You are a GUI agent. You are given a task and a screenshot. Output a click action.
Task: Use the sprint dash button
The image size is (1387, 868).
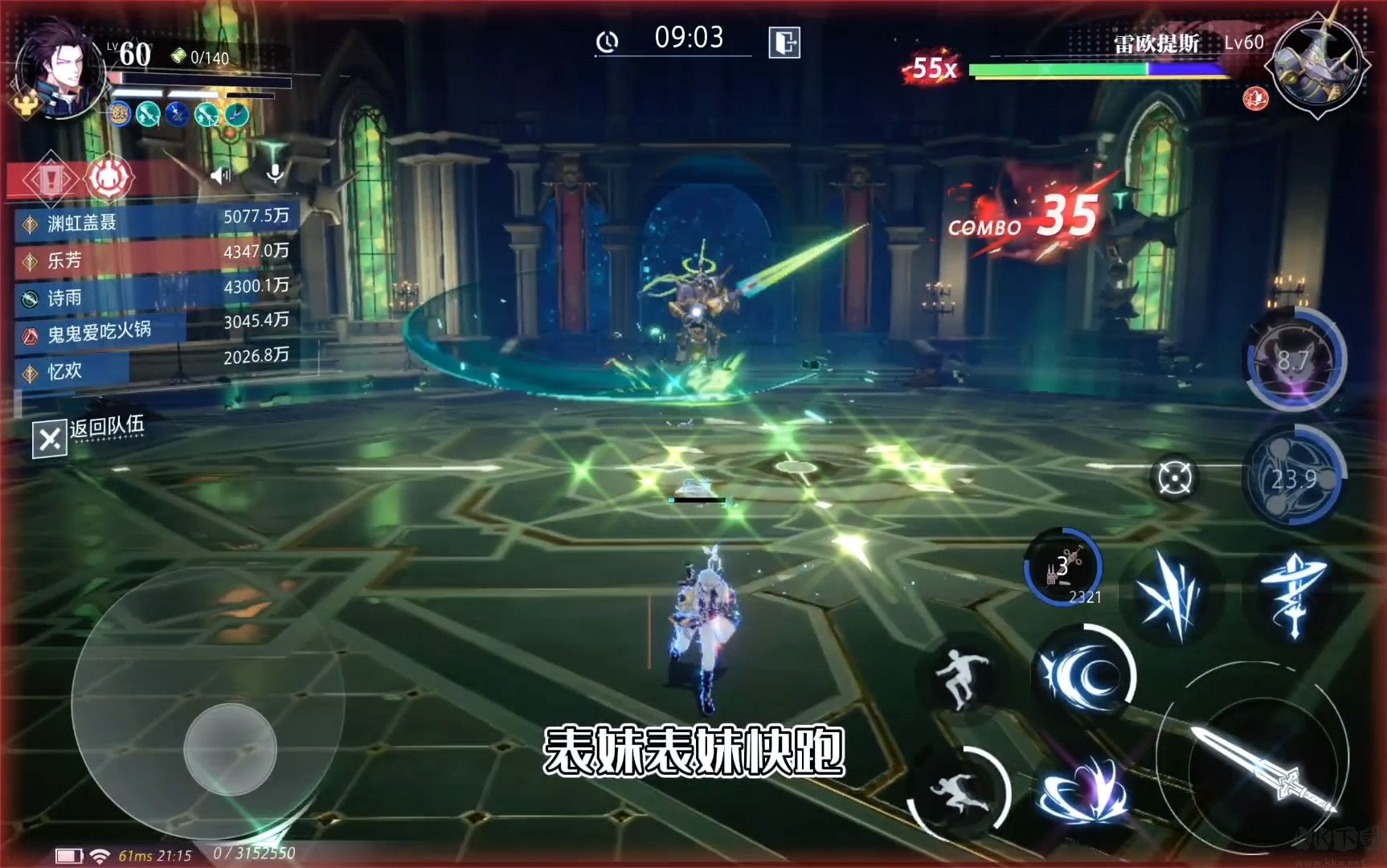pos(959,792)
